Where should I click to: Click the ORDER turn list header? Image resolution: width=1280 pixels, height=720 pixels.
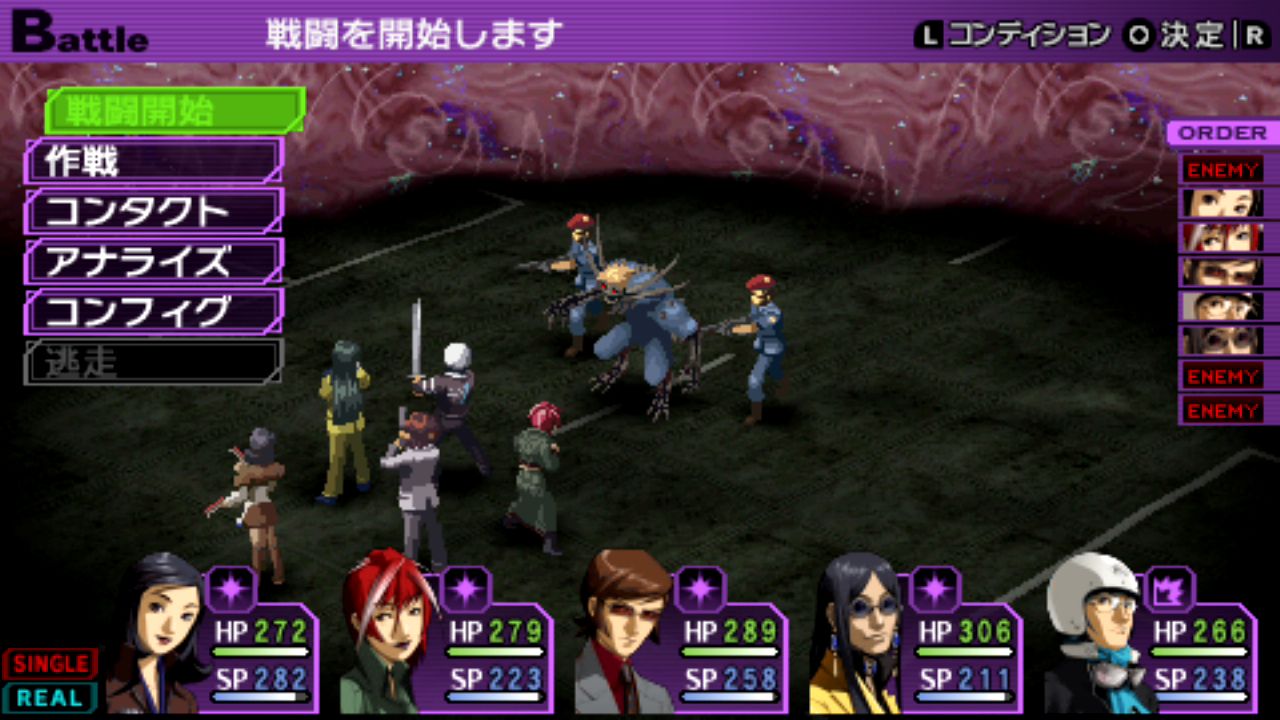coord(1222,133)
